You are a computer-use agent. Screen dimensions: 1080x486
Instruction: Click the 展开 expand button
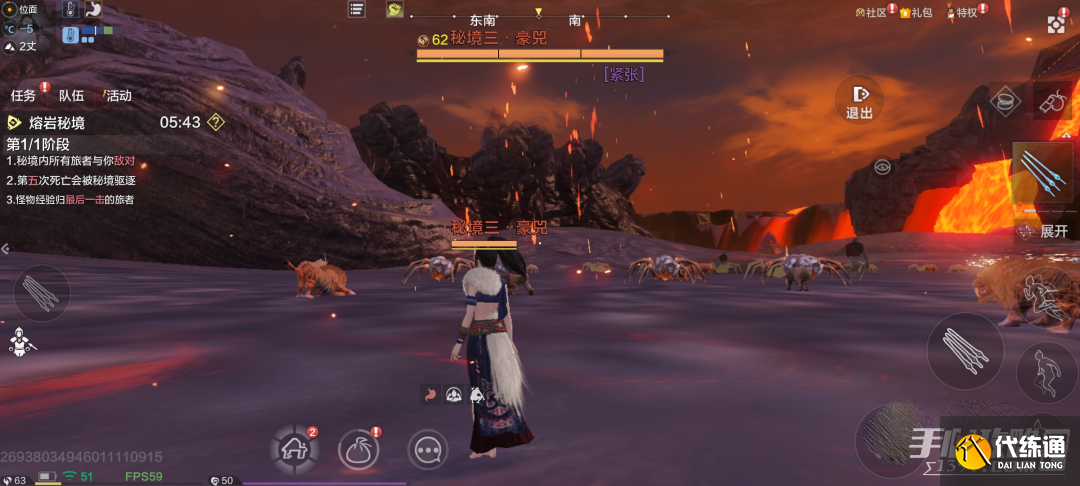[x=1046, y=231]
